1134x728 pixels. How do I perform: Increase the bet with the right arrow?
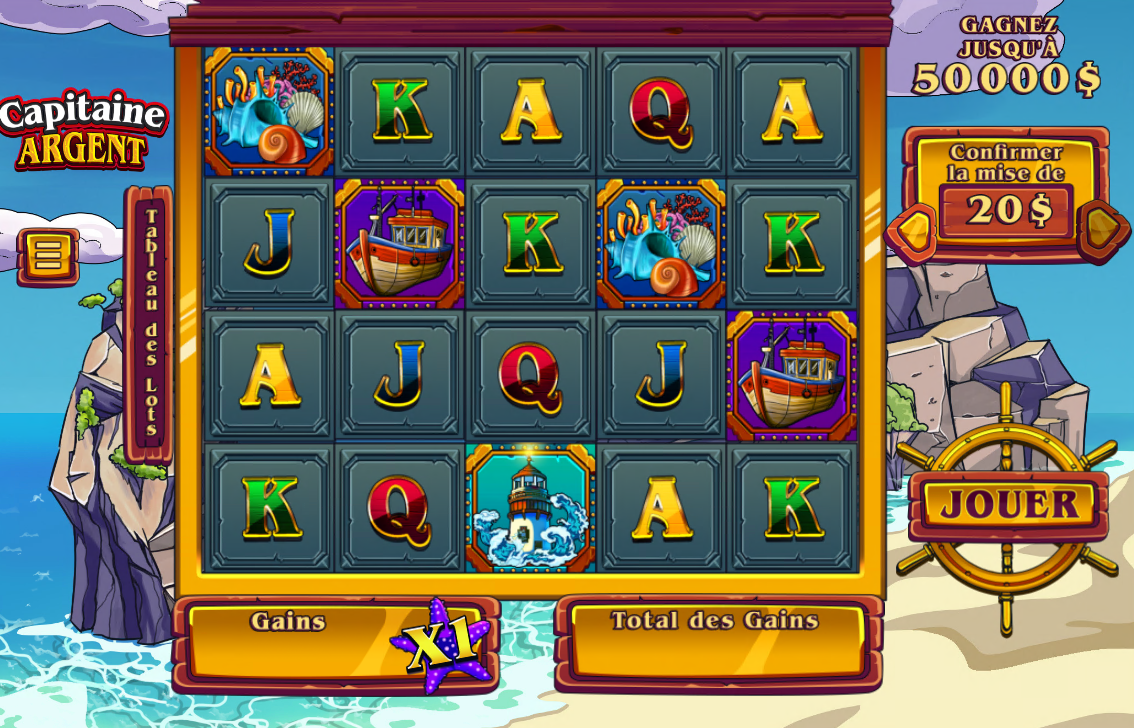pyautogui.click(x=1103, y=228)
